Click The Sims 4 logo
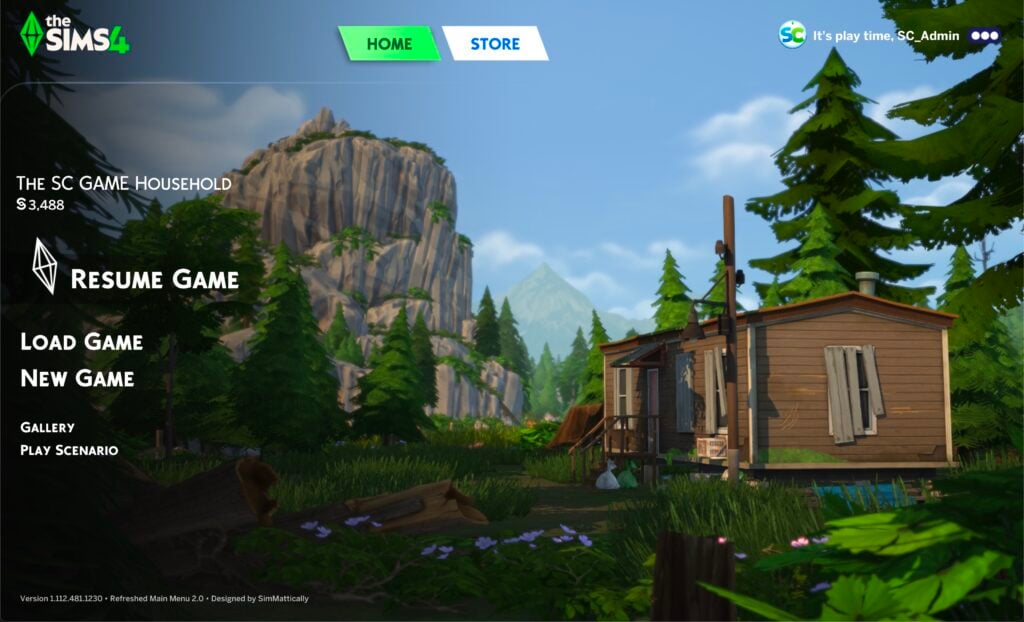The height and width of the screenshot is (622, 1024). click(74, 34)
